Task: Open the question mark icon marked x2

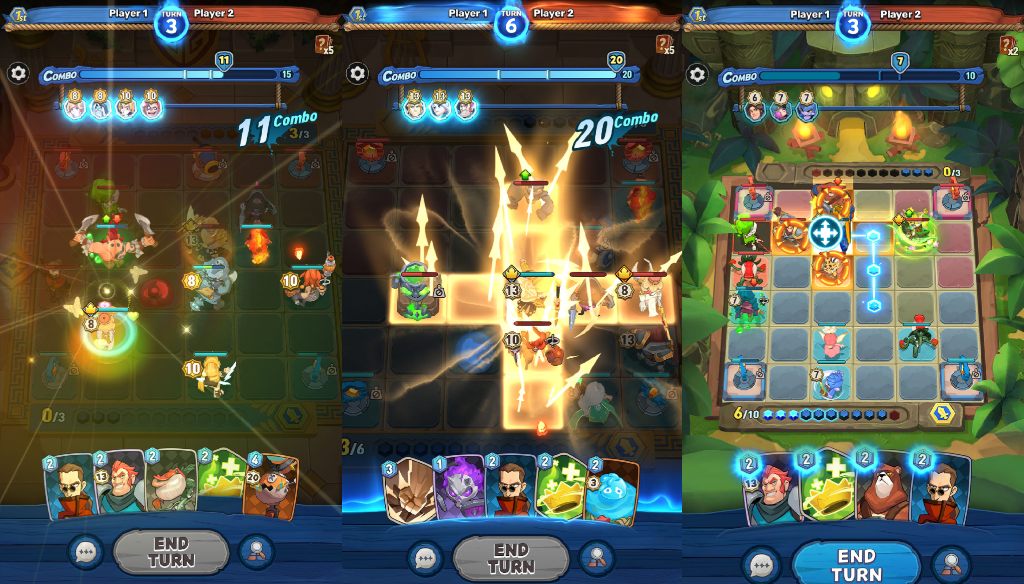Action: (1007, 45)
